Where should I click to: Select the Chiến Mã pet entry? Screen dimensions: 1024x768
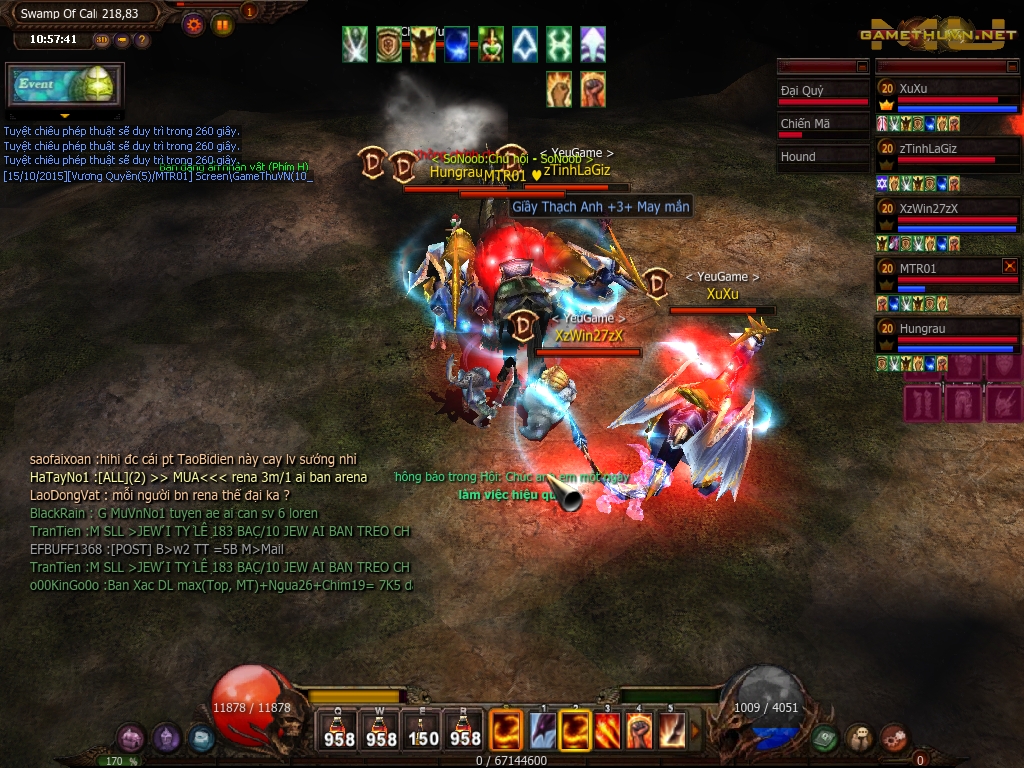(823, 126)
